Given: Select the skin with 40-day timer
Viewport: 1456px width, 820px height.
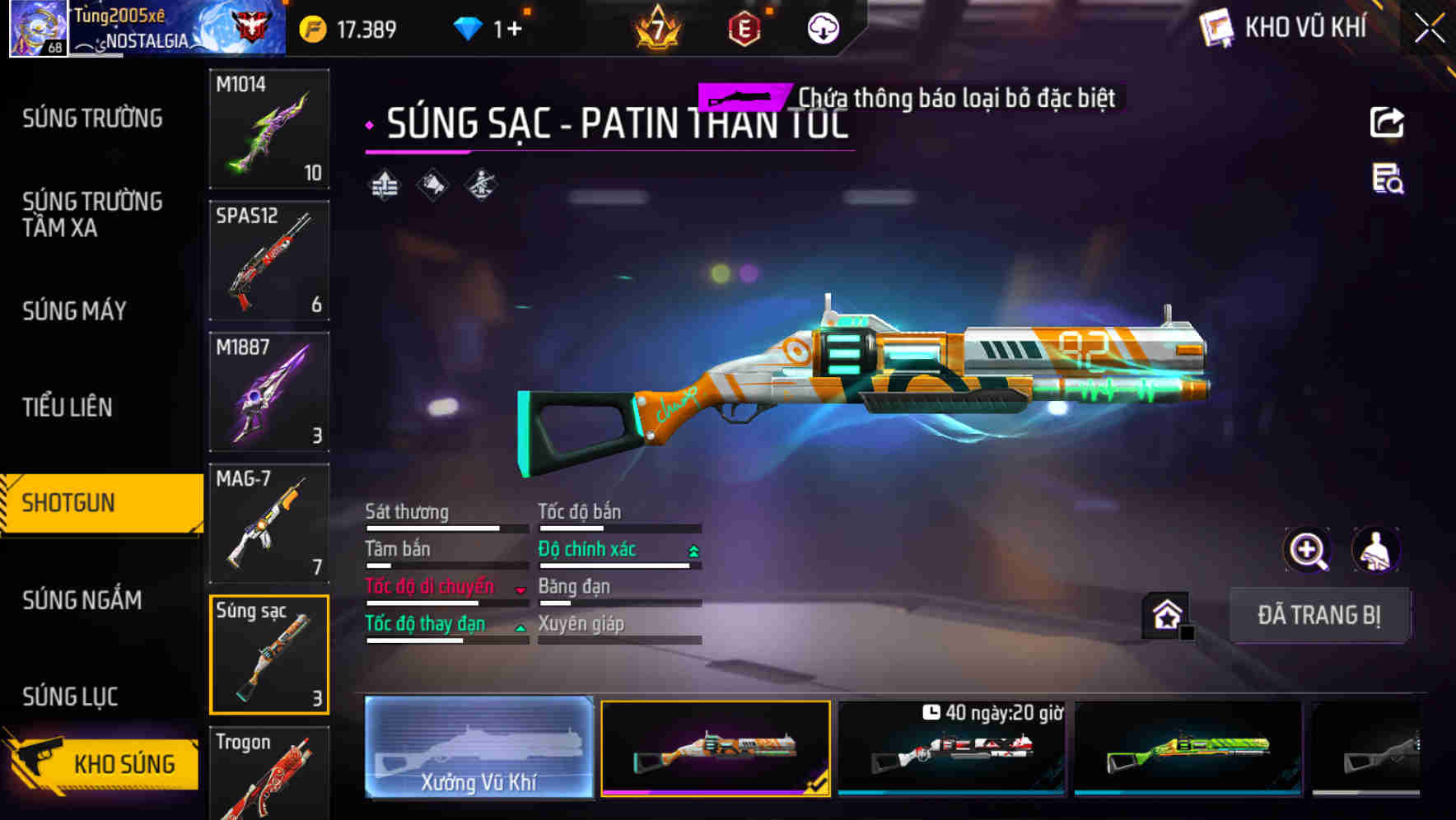Looking at the screenshot, I should coord(952,748).
